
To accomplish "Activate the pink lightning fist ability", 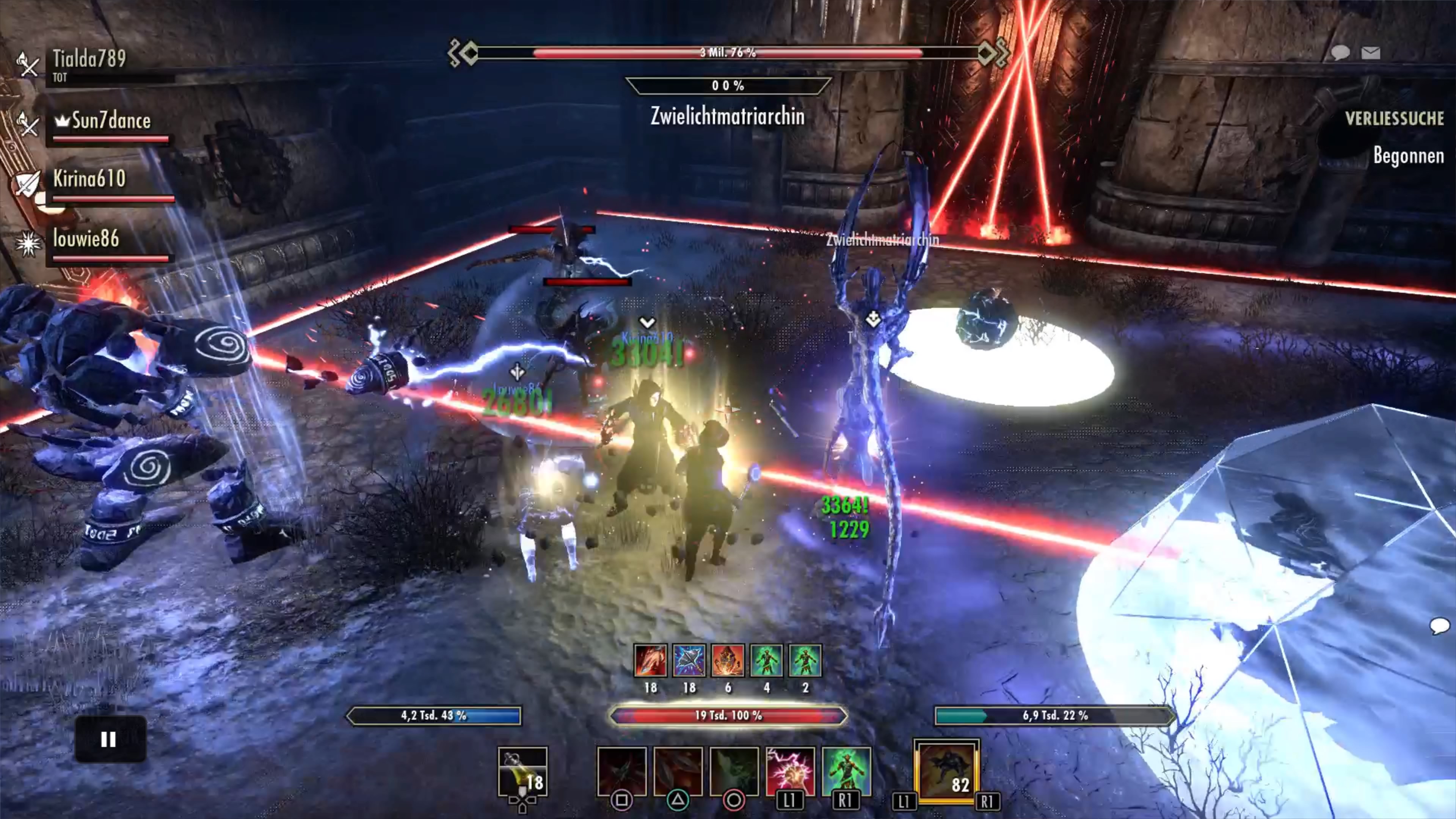I will tap(789, 771).
